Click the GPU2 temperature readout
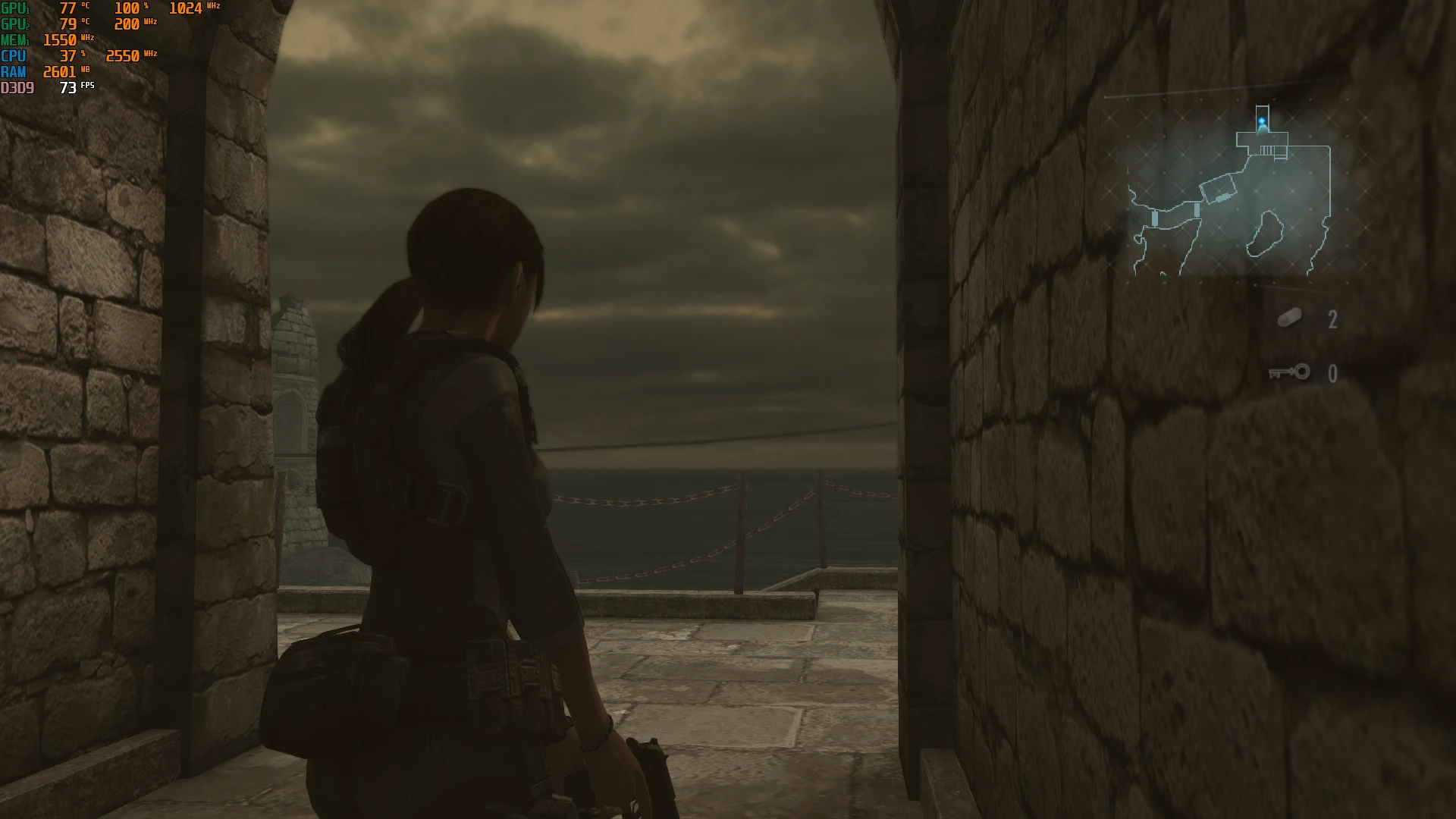1456x819 pixels. (x=68, y=24)
